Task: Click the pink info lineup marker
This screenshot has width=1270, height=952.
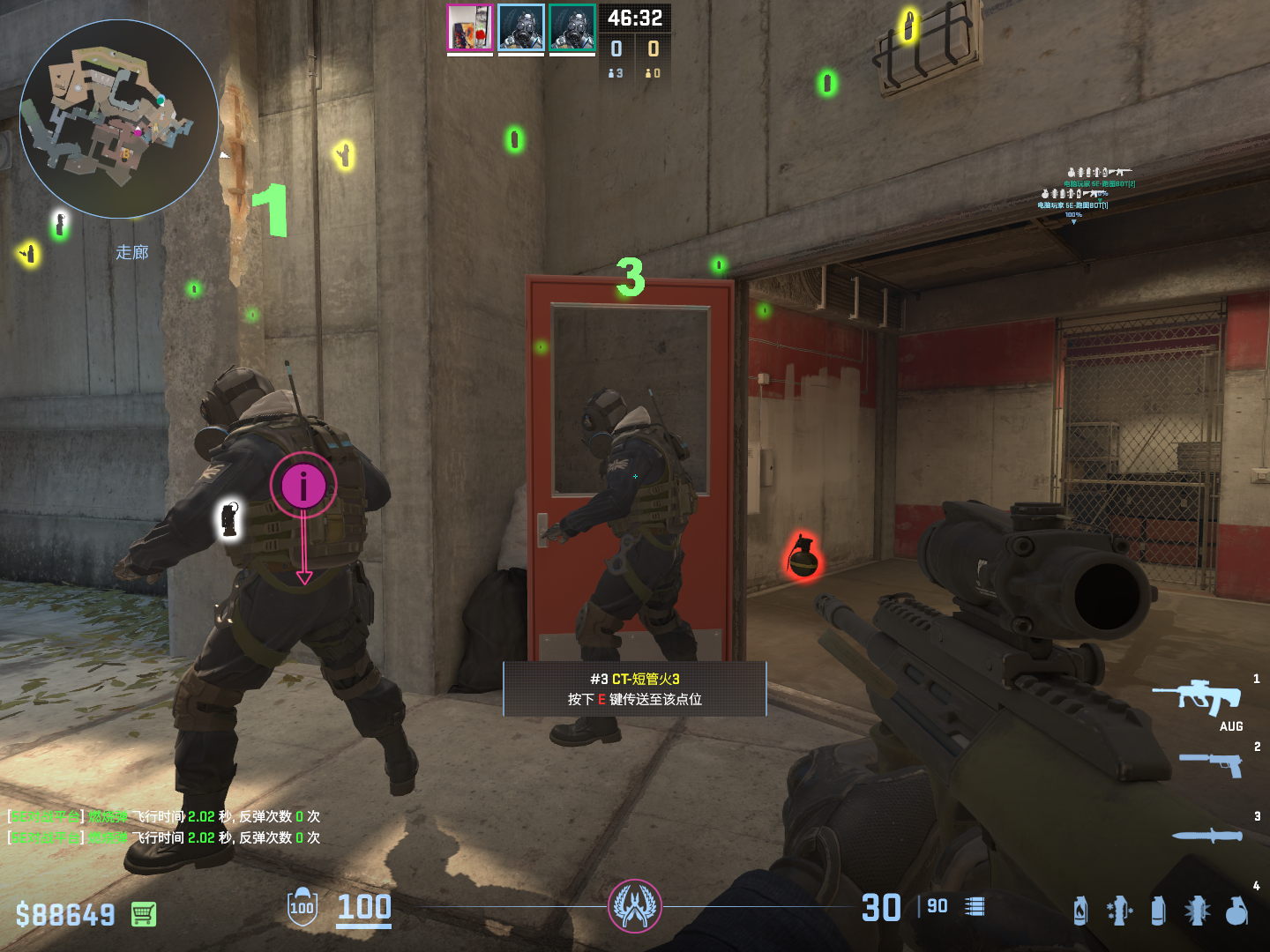Action: tap(303, 486)
